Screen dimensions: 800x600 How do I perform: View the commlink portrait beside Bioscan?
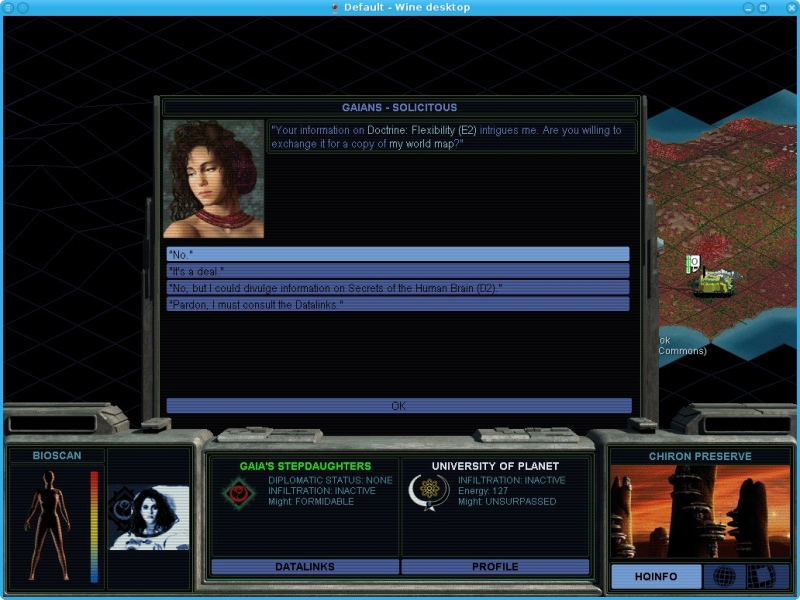point(149,518)
